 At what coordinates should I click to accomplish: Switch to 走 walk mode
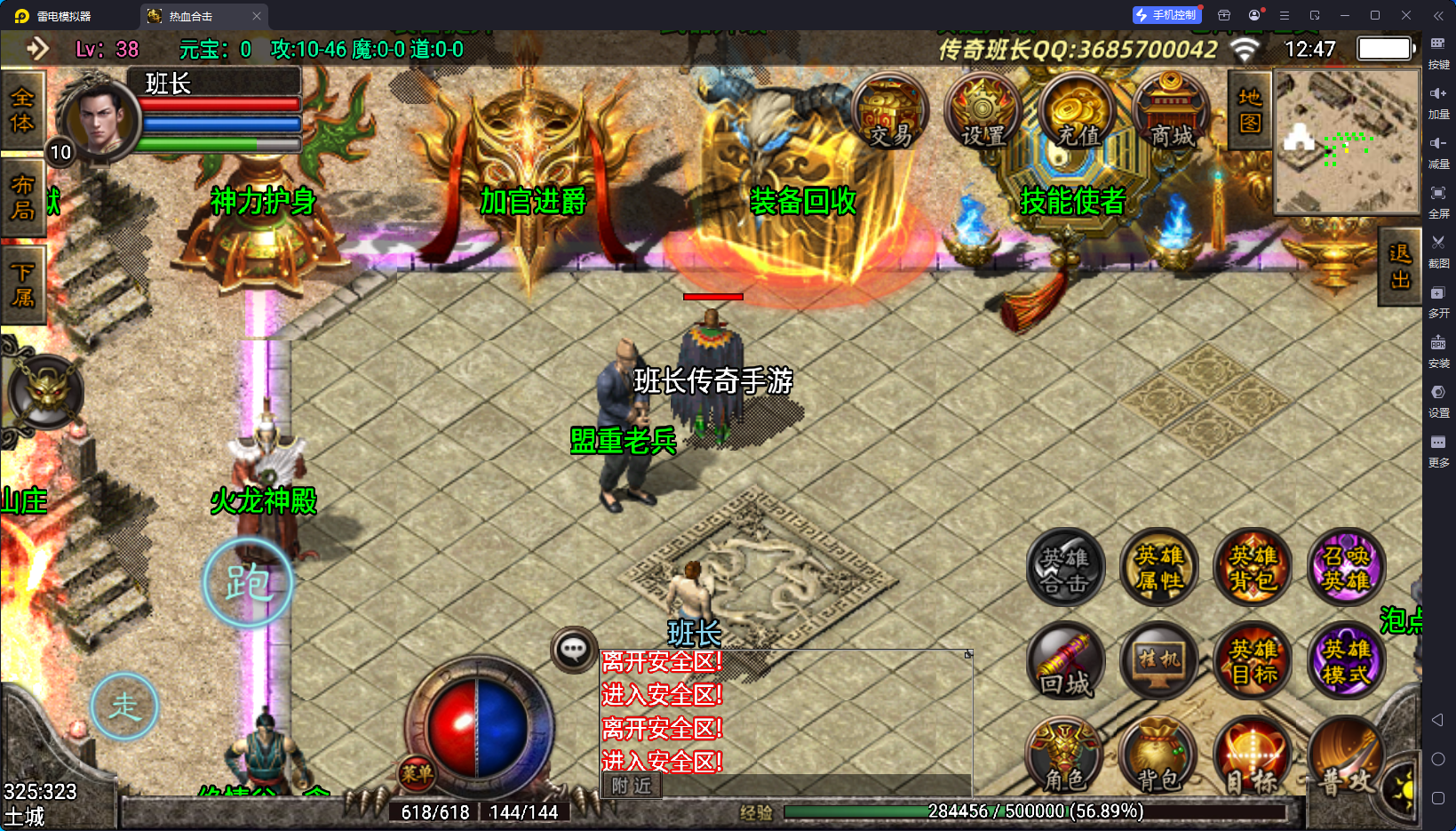124,707
